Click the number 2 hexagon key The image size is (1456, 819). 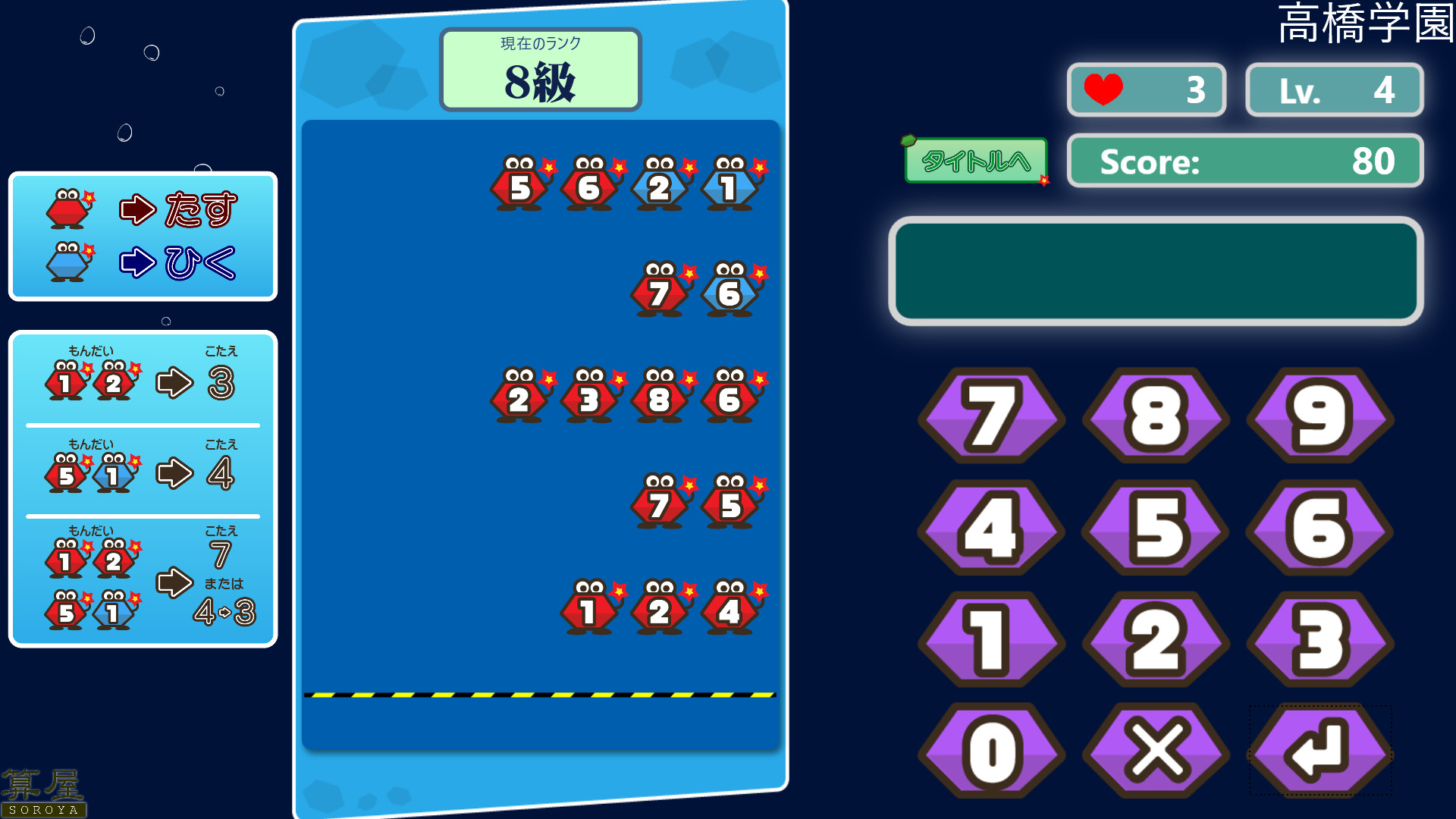1156,639
